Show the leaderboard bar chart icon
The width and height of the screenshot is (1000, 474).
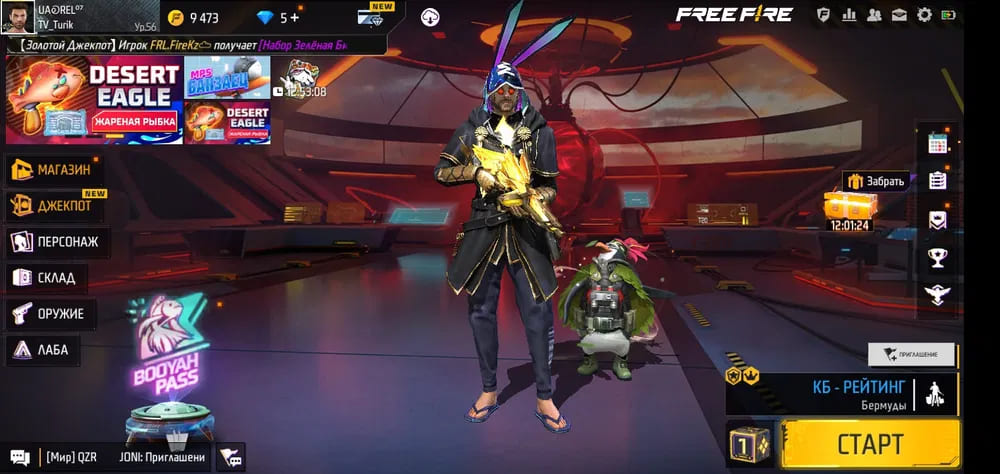[x=849, y=15]
